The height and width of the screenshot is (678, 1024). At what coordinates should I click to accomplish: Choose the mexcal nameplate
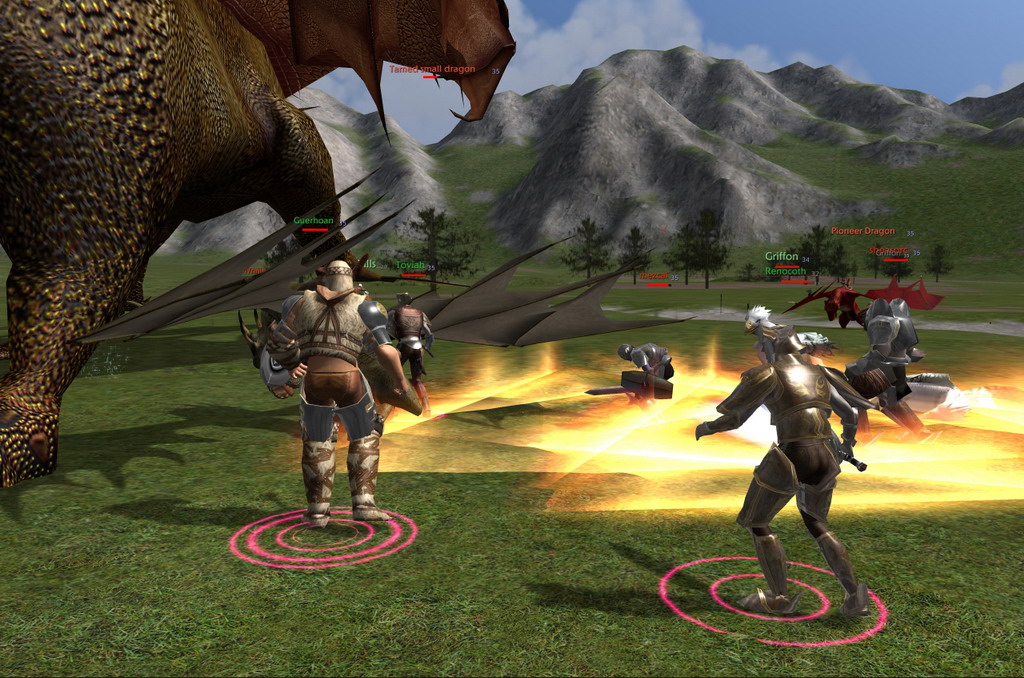pos(654,276)
